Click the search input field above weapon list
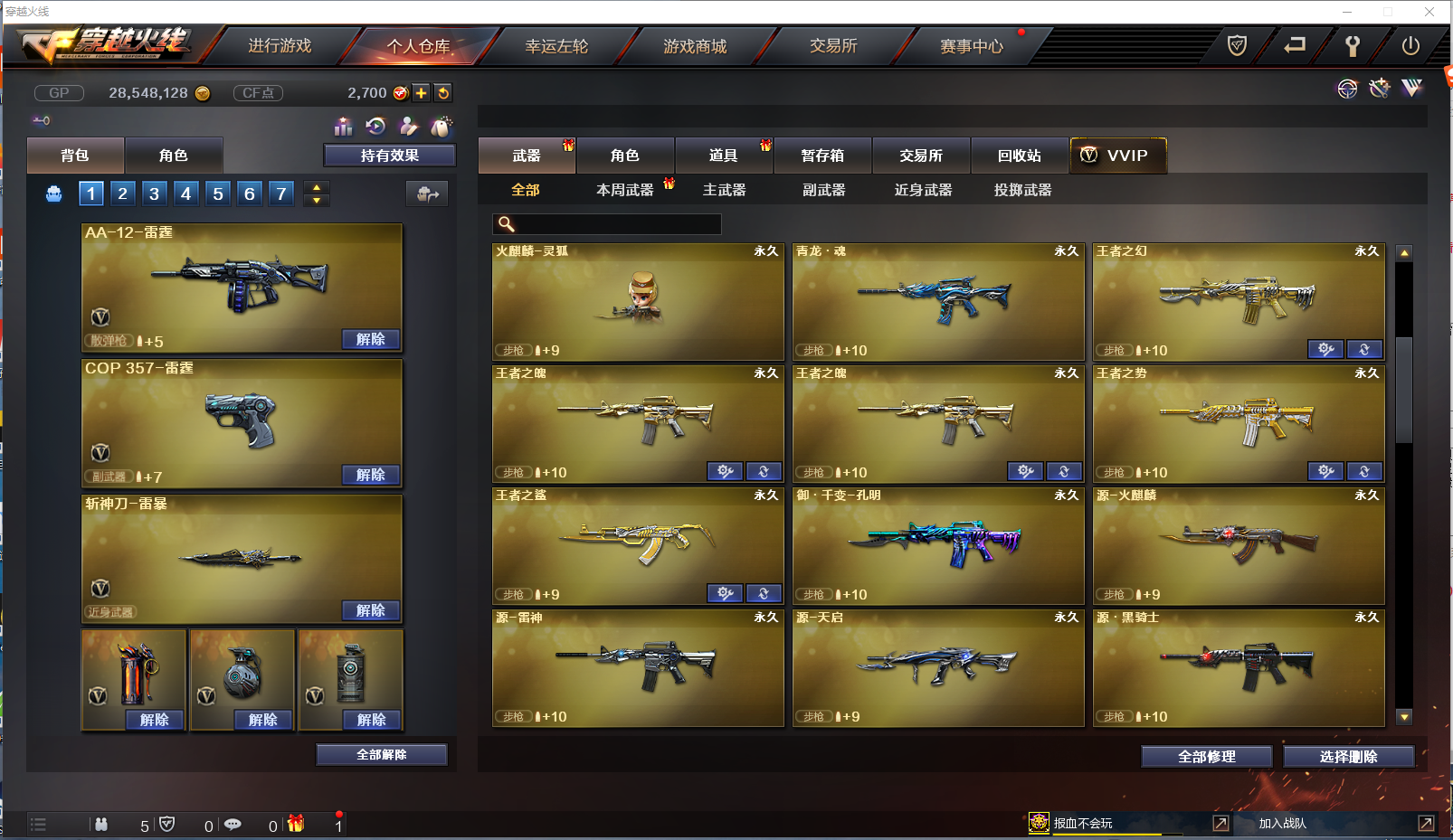Image resolution: width=1453 pixels, height=840 pixels. pos(606,223)
